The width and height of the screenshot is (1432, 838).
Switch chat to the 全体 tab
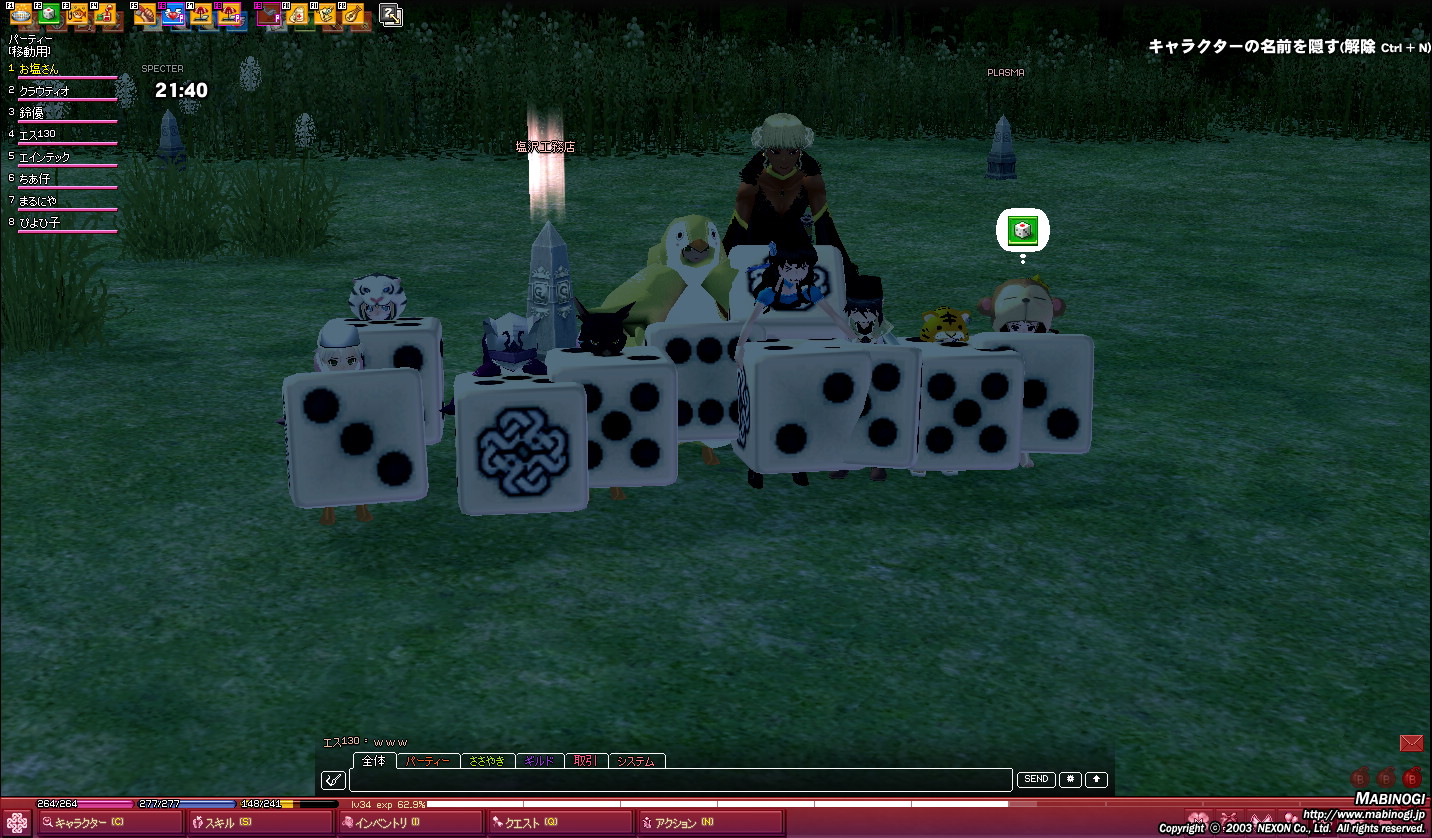click(x=374, y=761)
